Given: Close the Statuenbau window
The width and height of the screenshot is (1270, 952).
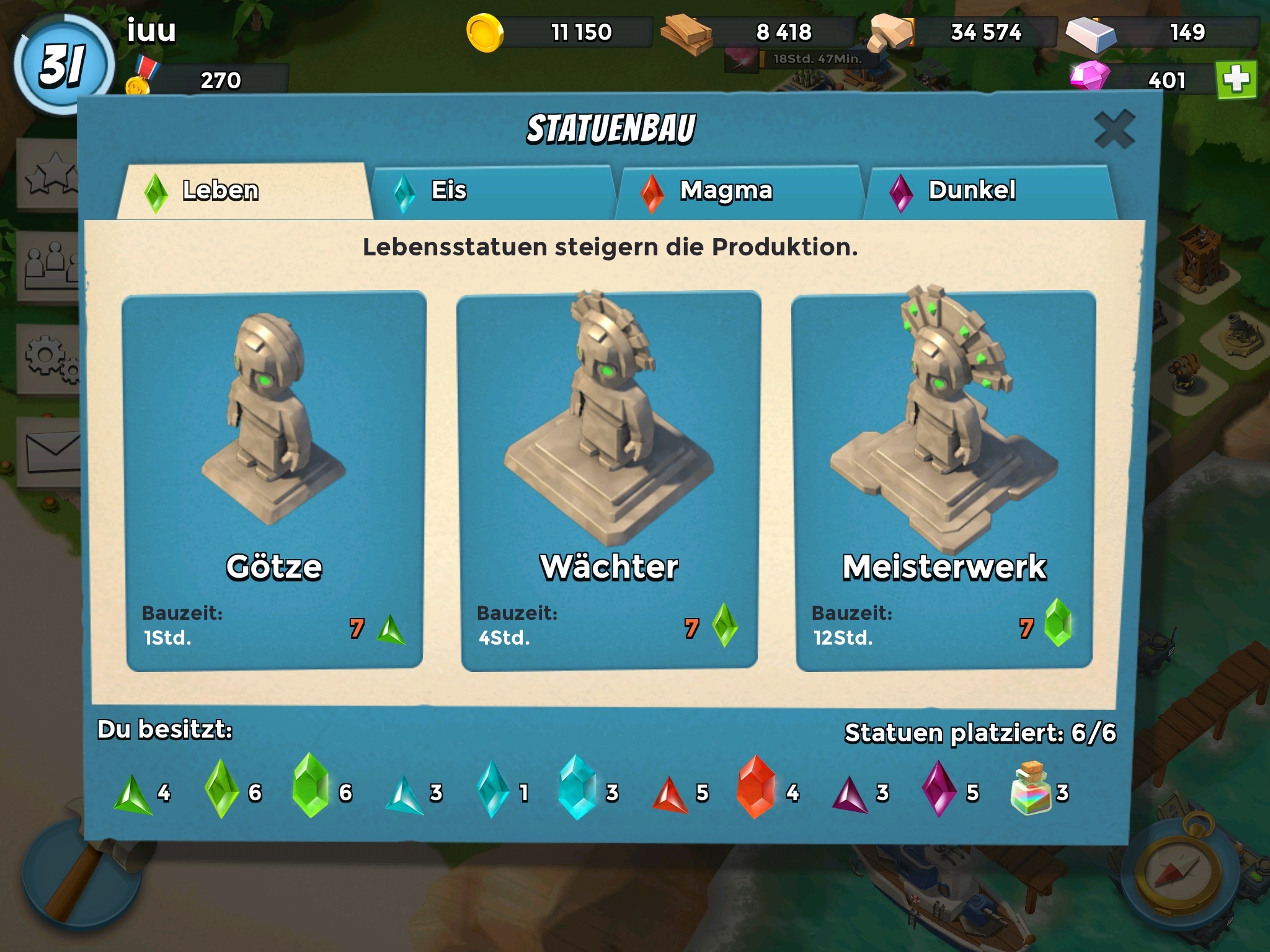Looking at the screenshot, I should [x=1114, y=130].
